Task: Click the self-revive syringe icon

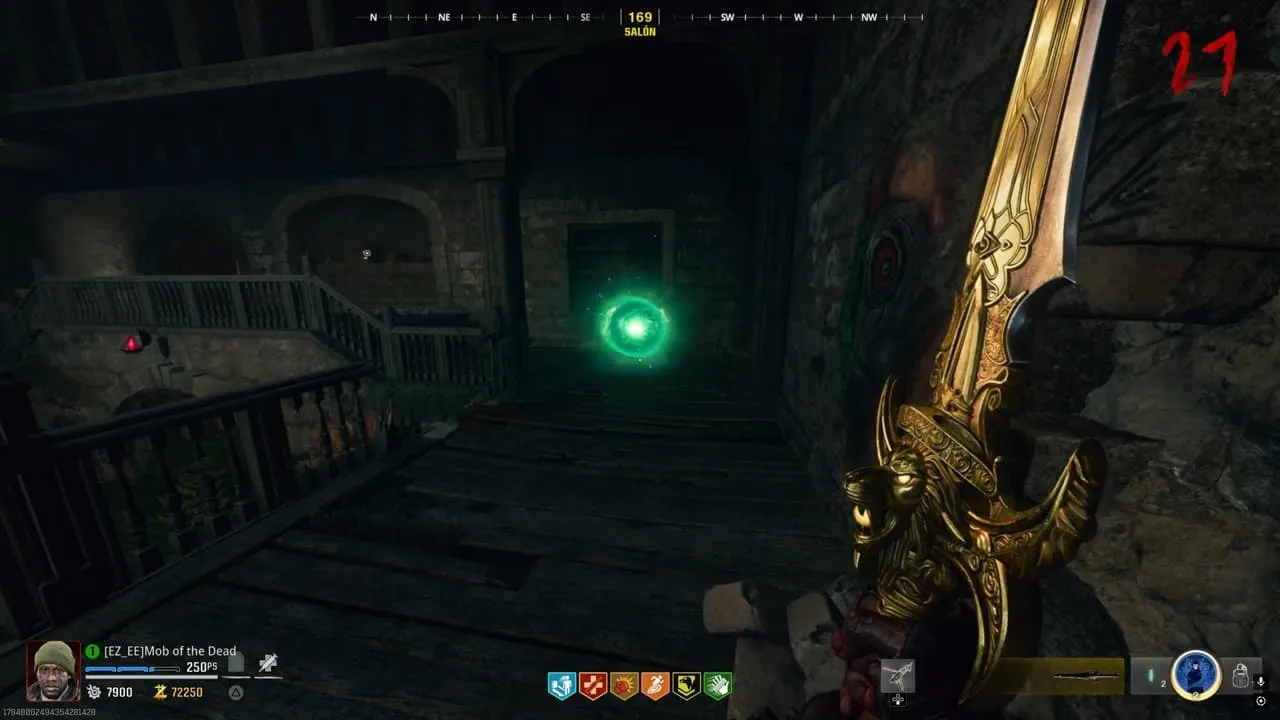Action: click(267, 662)
